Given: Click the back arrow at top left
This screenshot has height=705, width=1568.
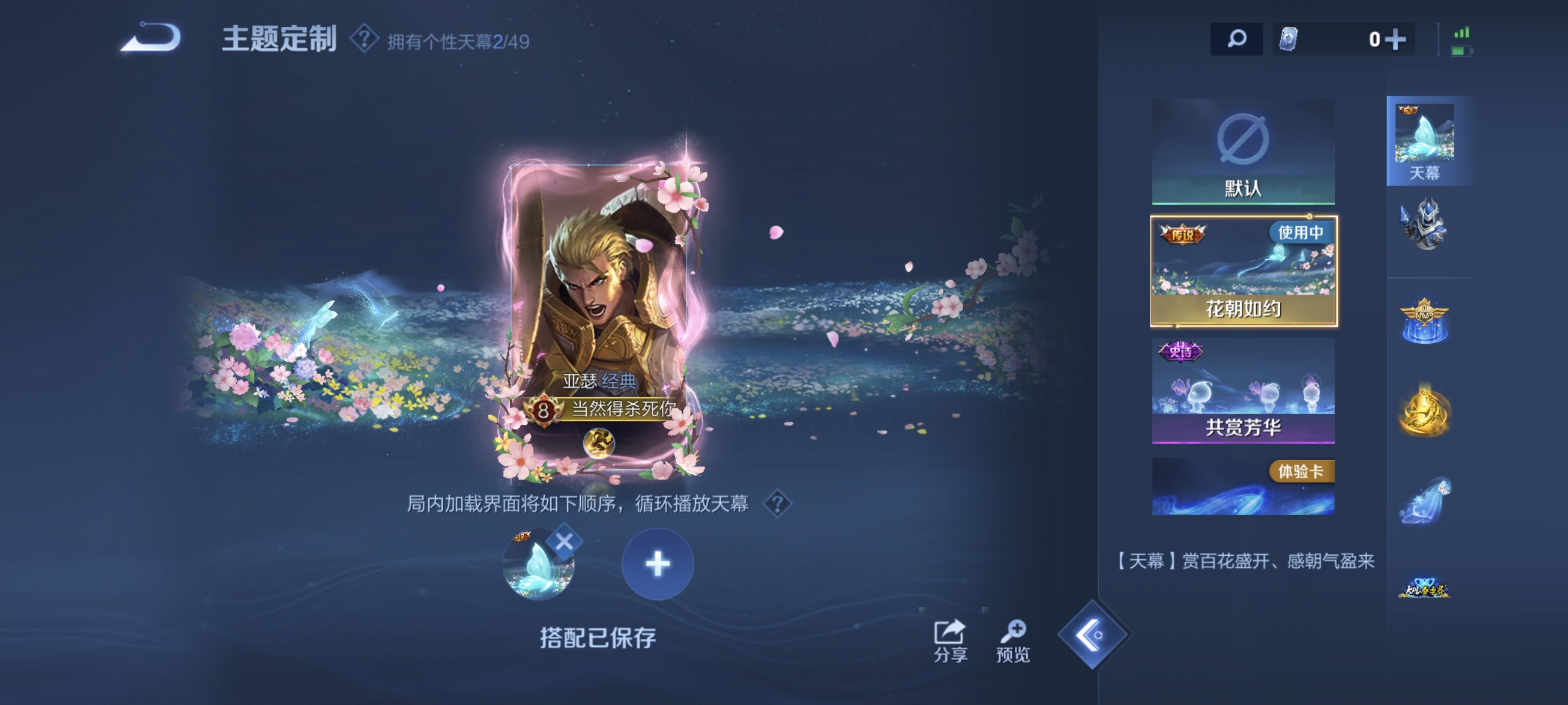Looking at the screenshot, I should pos(148,38).
